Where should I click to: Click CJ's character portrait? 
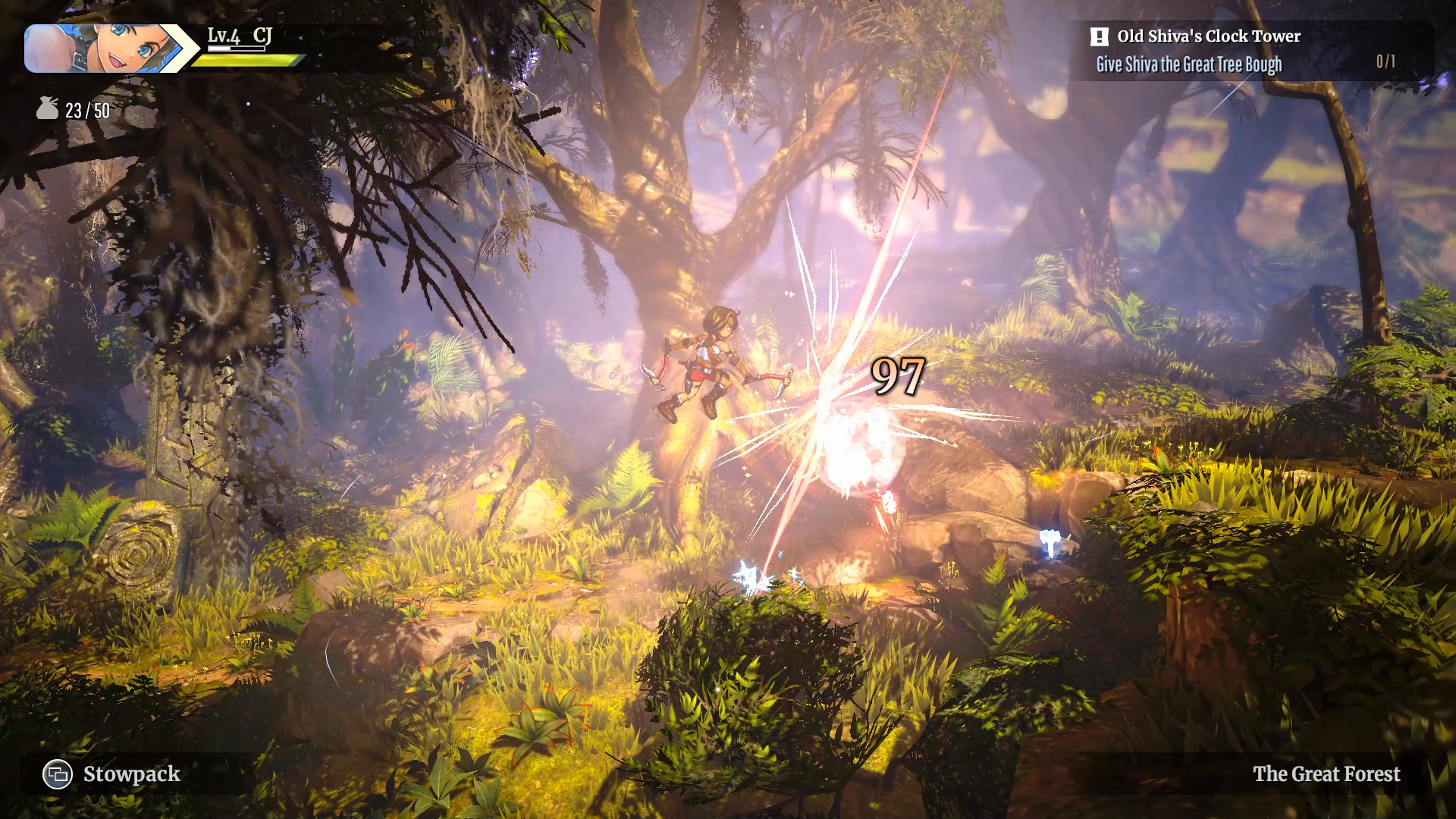[102, 49]
